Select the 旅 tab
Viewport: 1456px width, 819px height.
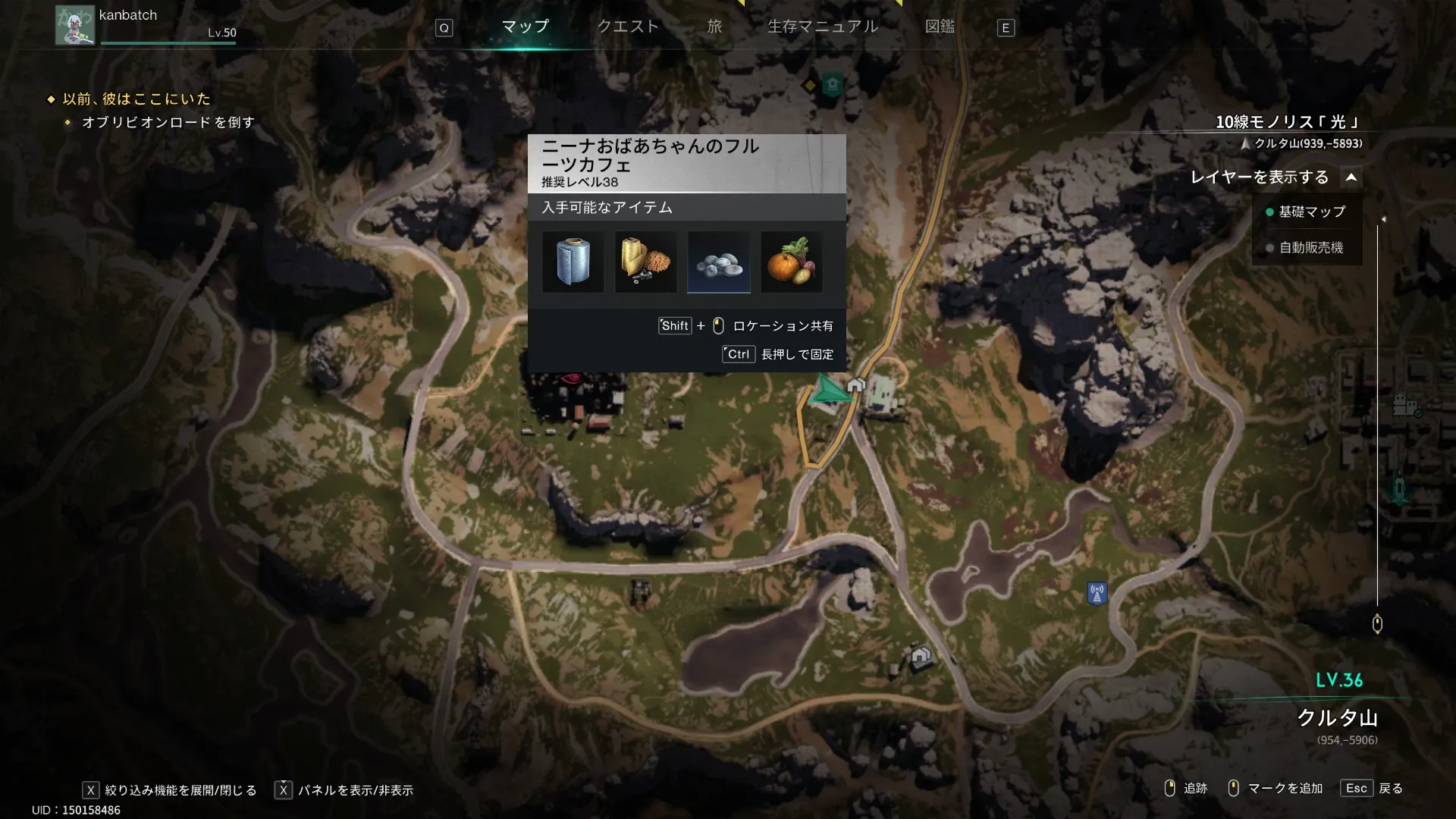tap(714, 27)
